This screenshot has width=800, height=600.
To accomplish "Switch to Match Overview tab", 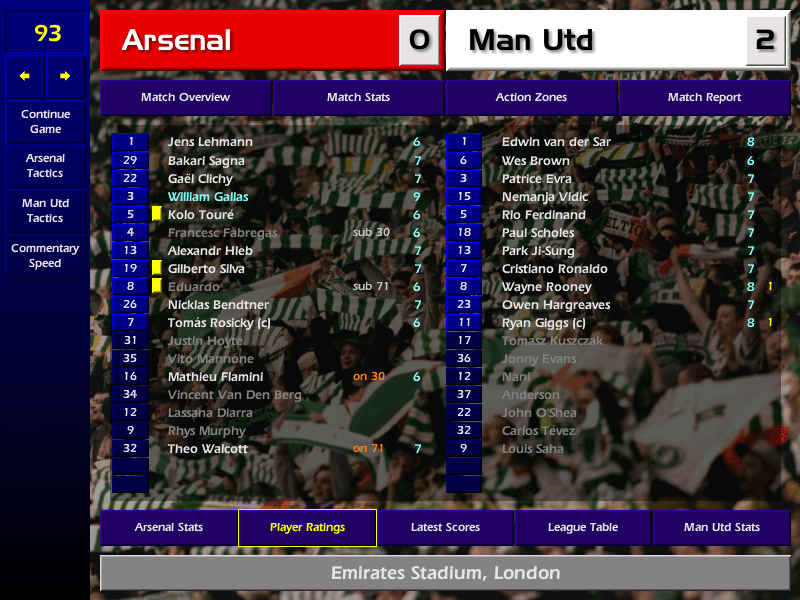I will click(x=185, y=97).
